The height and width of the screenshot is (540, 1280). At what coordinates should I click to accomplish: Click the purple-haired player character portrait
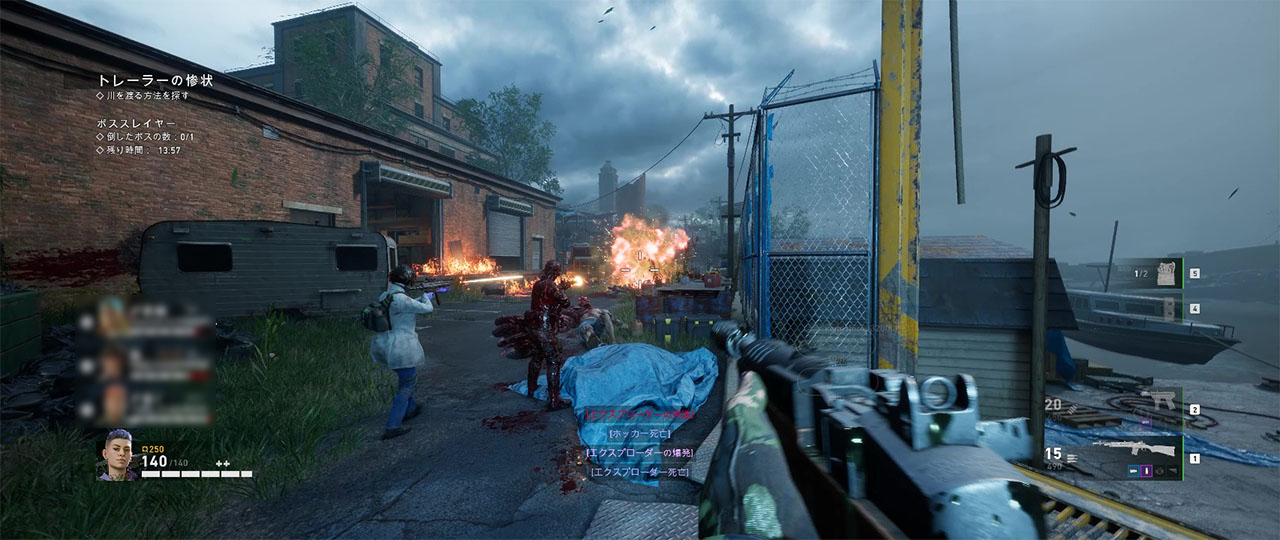click(116, 455)
